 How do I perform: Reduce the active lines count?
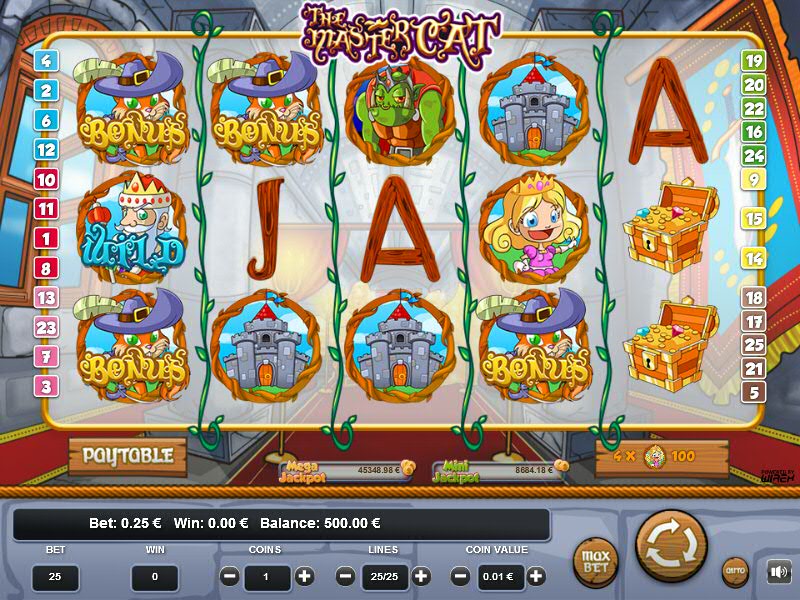[x=346, y=577]
